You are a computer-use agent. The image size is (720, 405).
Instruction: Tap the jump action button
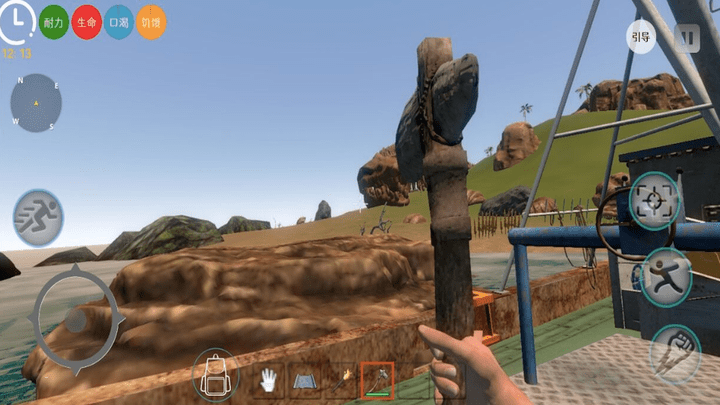[x=665, y=276]
